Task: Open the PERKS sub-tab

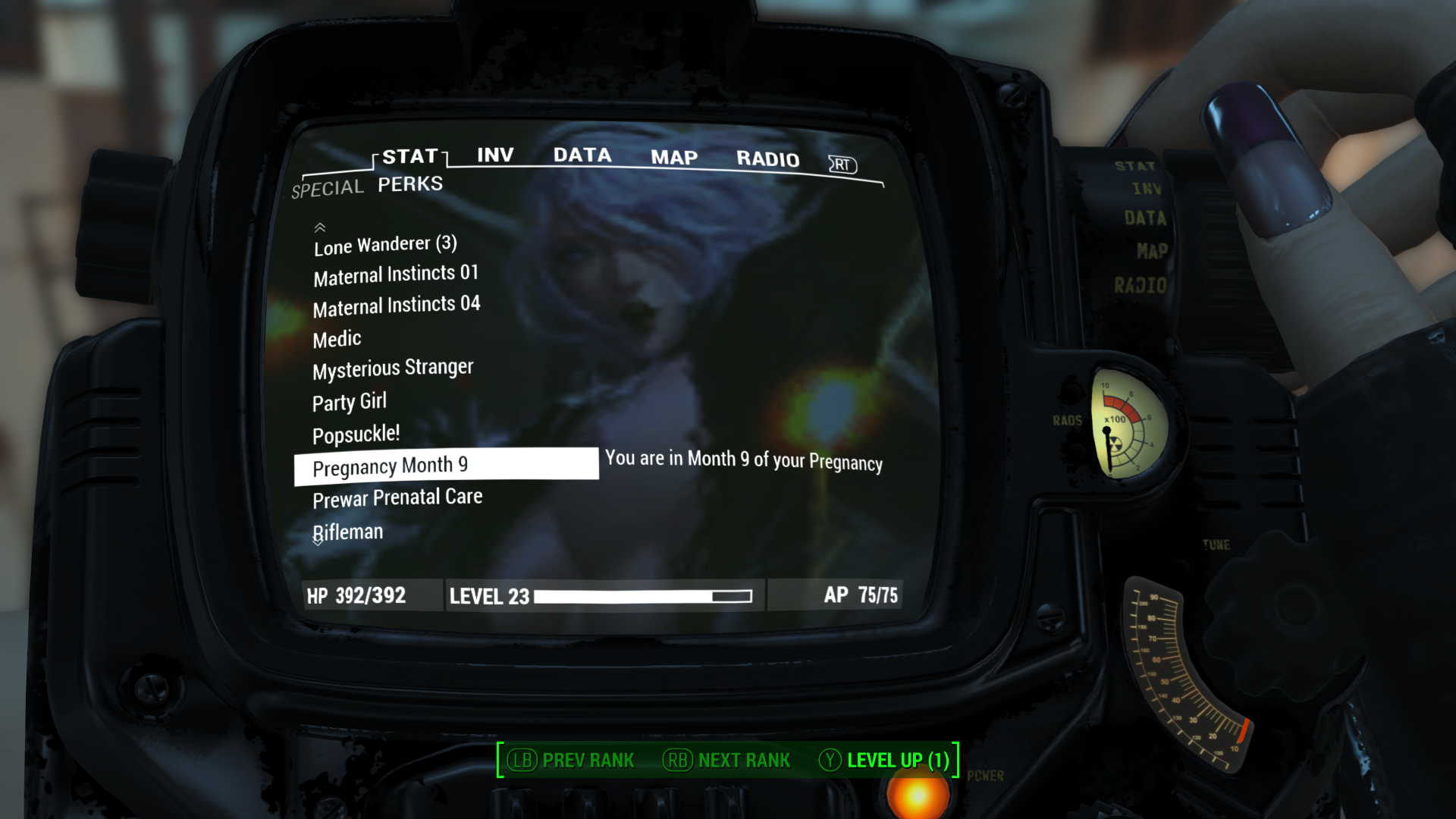Action: pyautogui.click(x=410, y=184)
